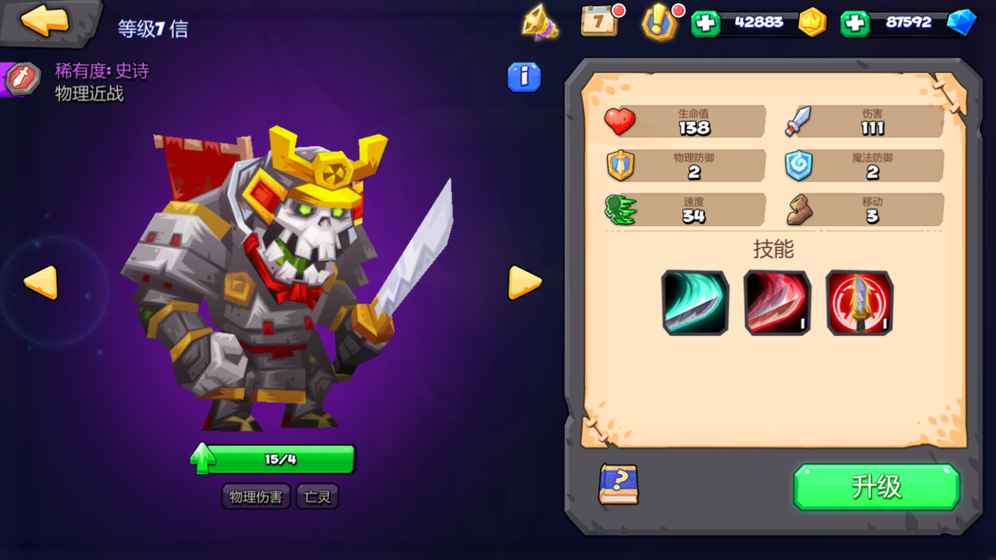Open the golden horn icon
996x560 pixels.
click(540, 22)
